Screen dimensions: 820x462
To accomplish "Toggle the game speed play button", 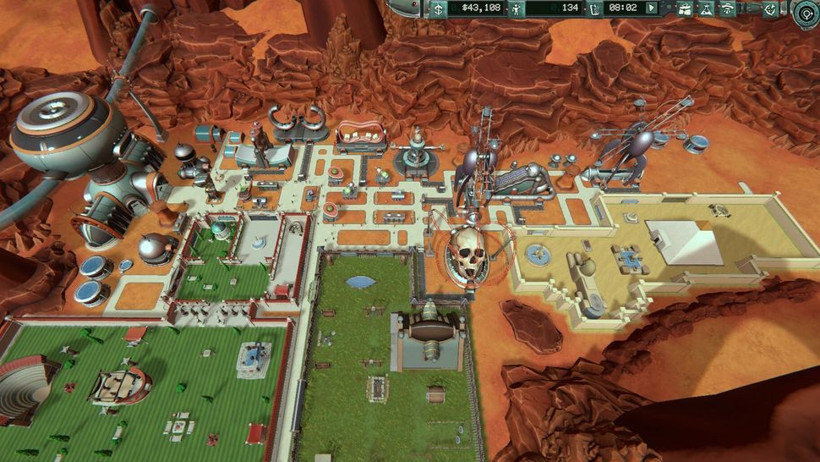I will (652, 8).
